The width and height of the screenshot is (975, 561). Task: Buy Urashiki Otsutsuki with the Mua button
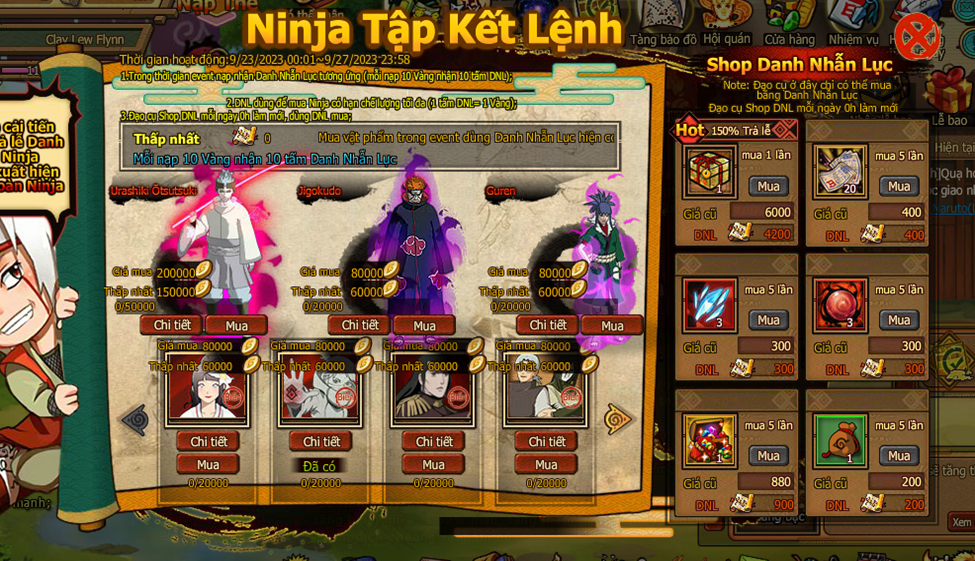(236, 325)
